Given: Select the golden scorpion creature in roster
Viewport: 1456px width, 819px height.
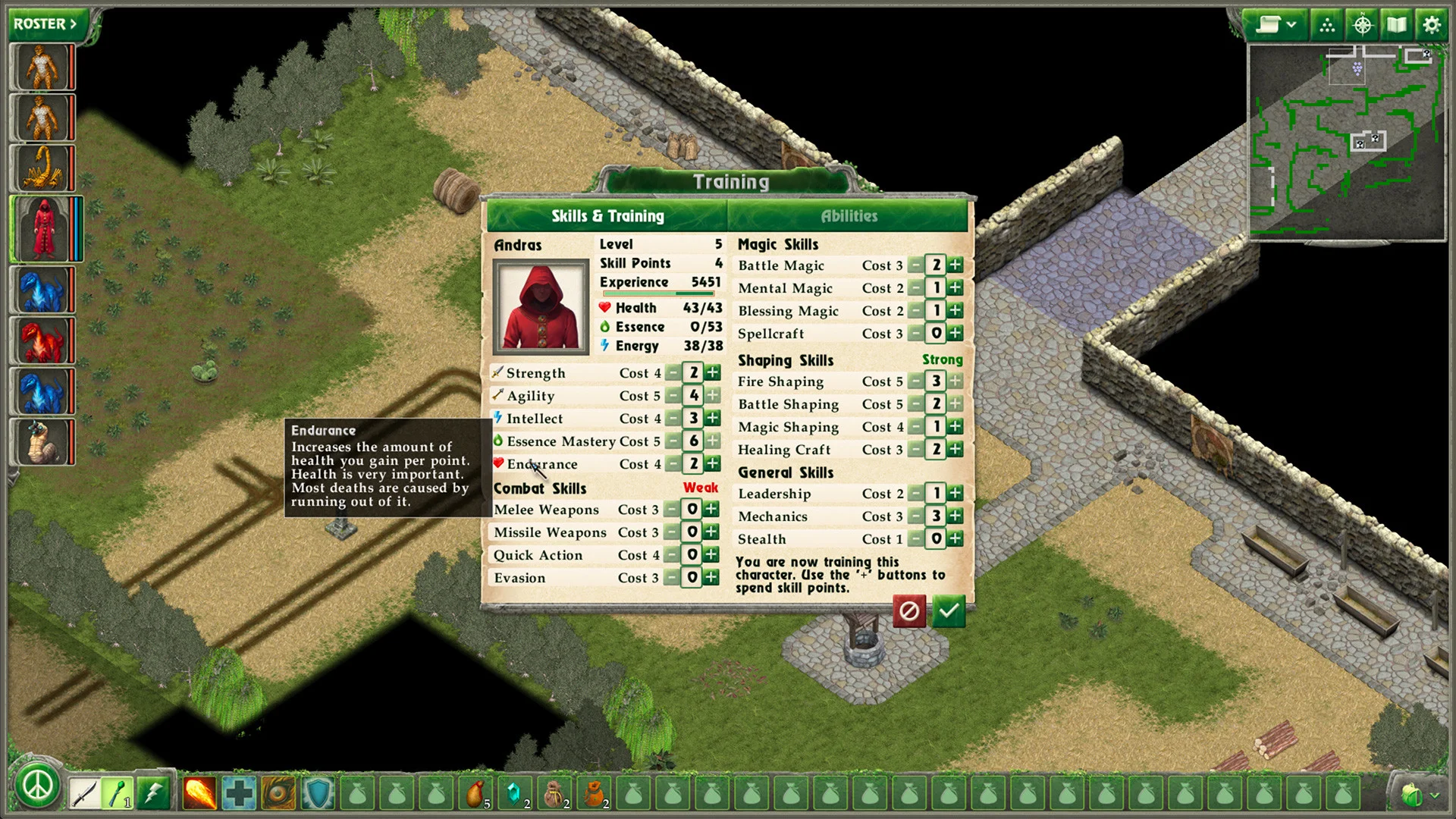Looking at the screenshot, I should click(42, 168).
